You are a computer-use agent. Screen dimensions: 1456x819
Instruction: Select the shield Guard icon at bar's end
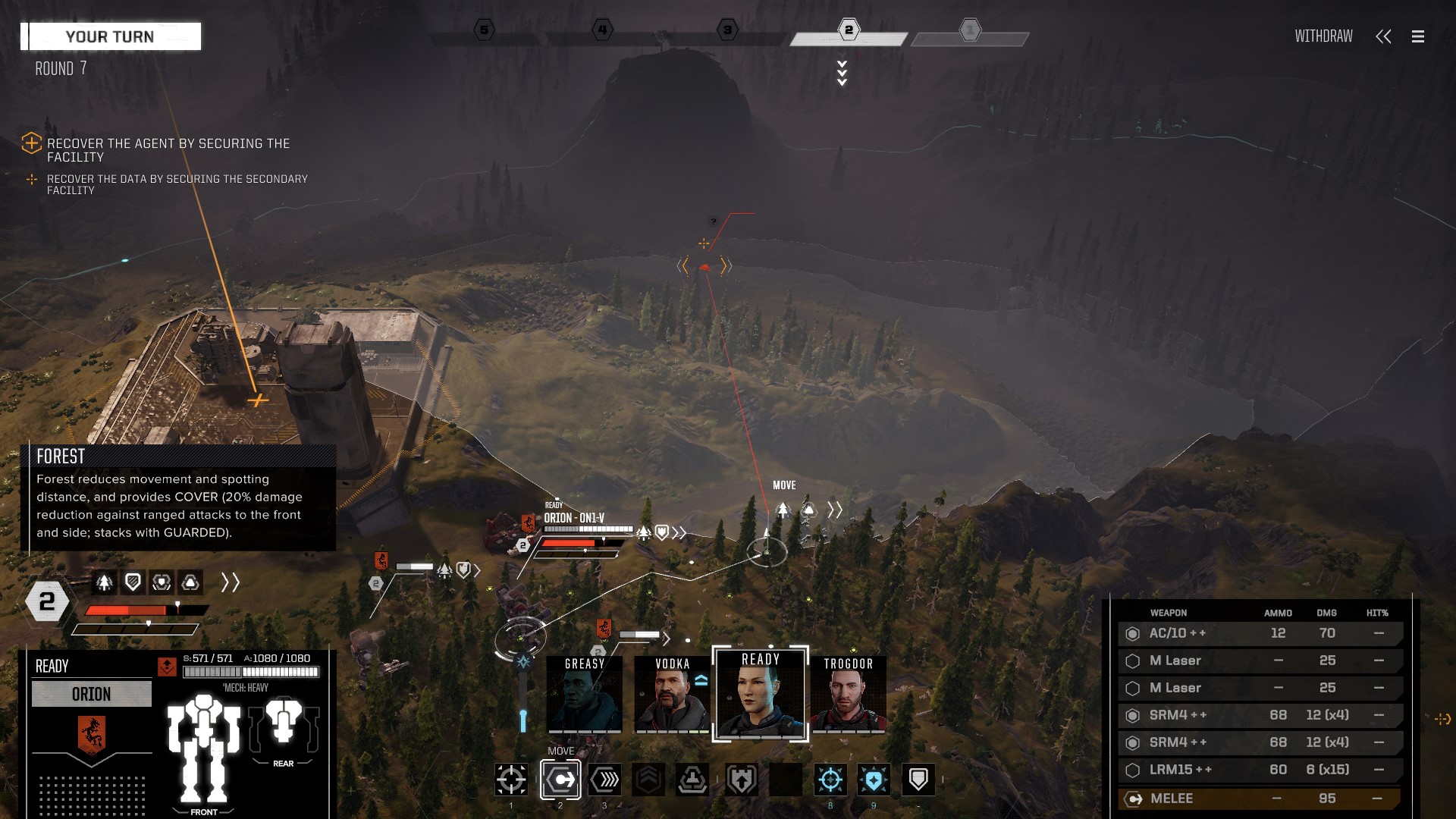[918, 779]
